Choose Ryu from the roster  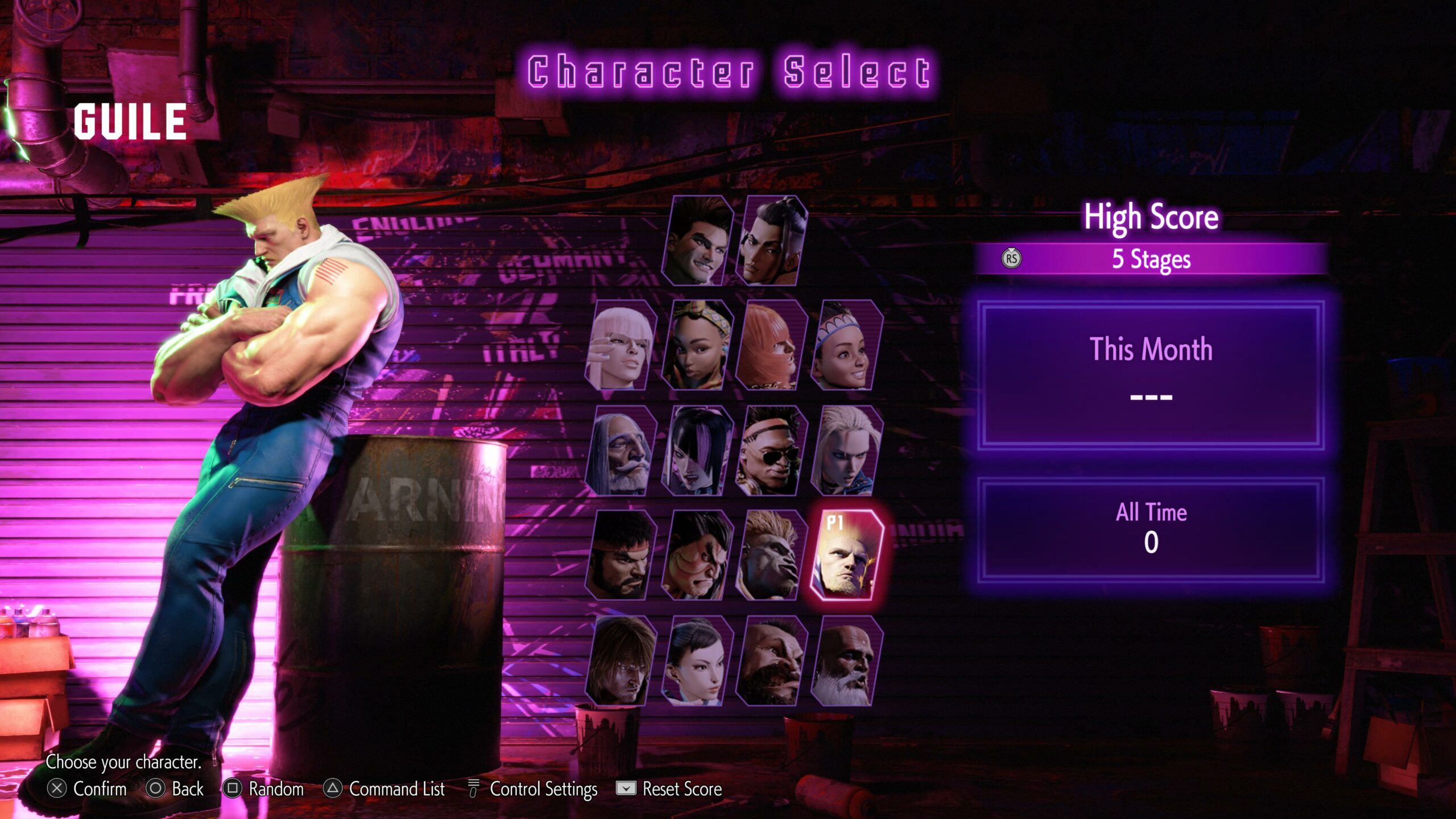tap(621, 555)
